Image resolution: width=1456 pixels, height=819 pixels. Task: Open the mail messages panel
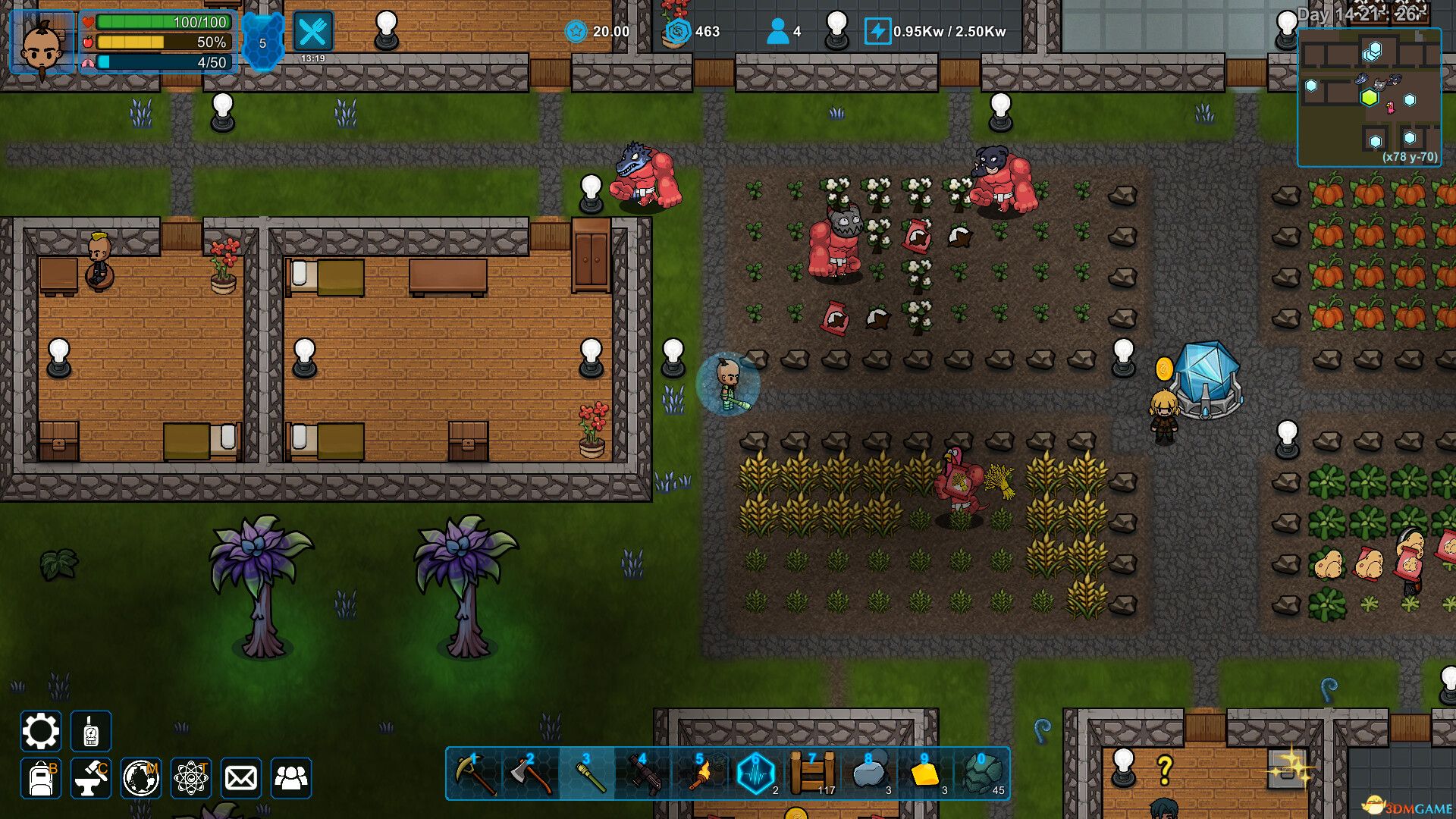coord(240,778)
